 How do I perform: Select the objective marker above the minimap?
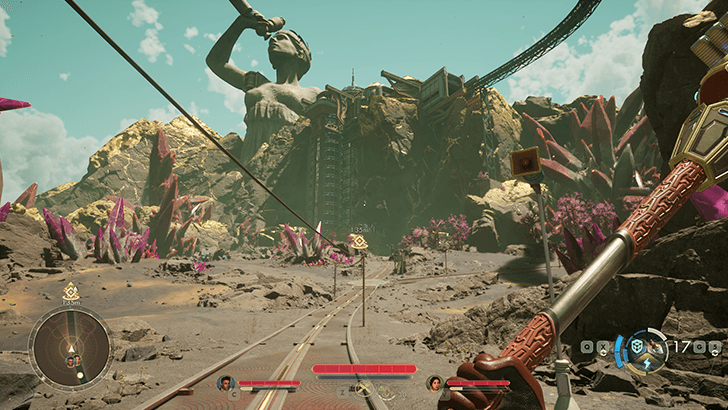70,292
